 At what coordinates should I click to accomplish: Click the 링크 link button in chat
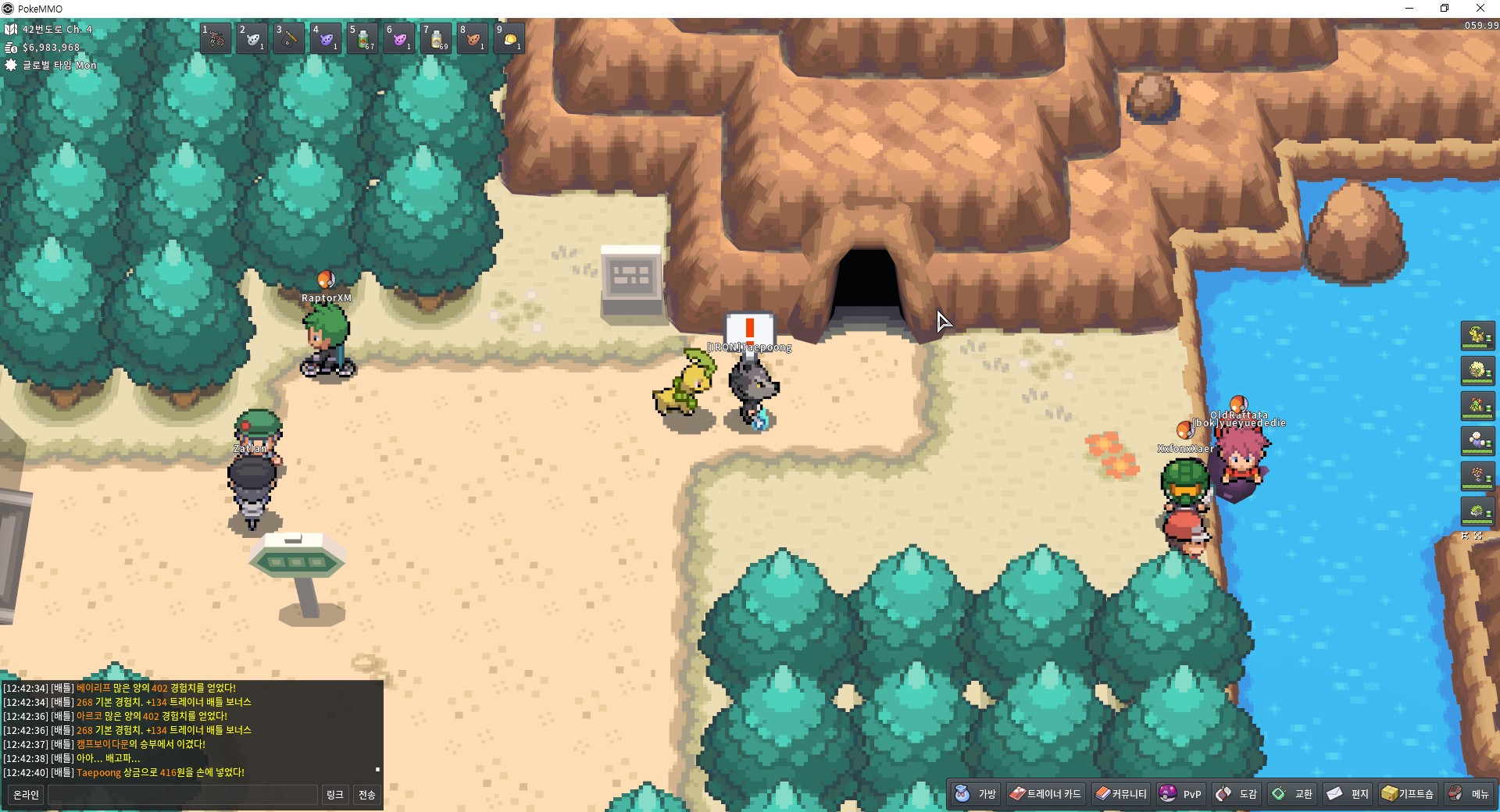pos(335,795)
